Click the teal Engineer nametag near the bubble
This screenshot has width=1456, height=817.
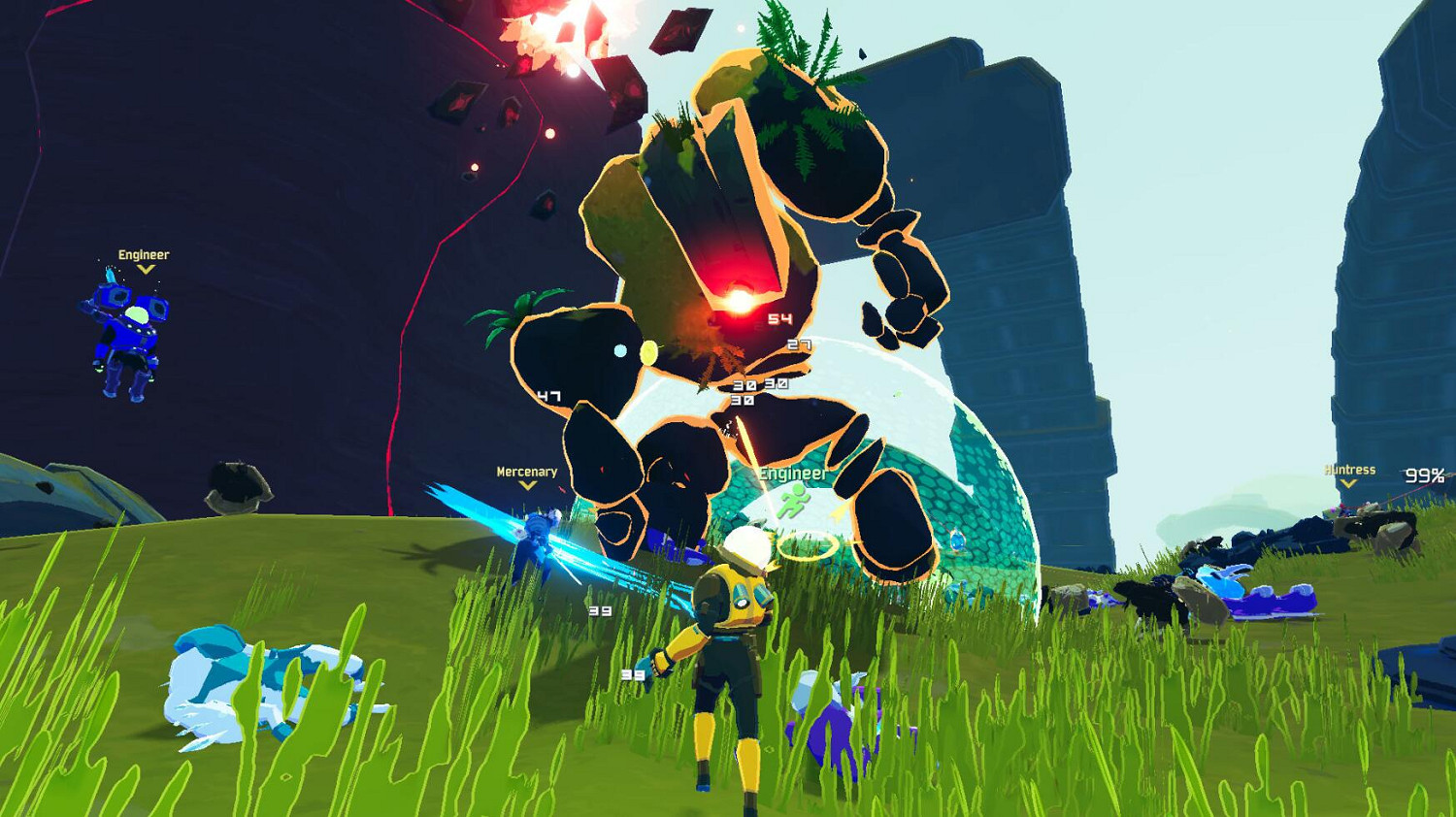[791, 474]
